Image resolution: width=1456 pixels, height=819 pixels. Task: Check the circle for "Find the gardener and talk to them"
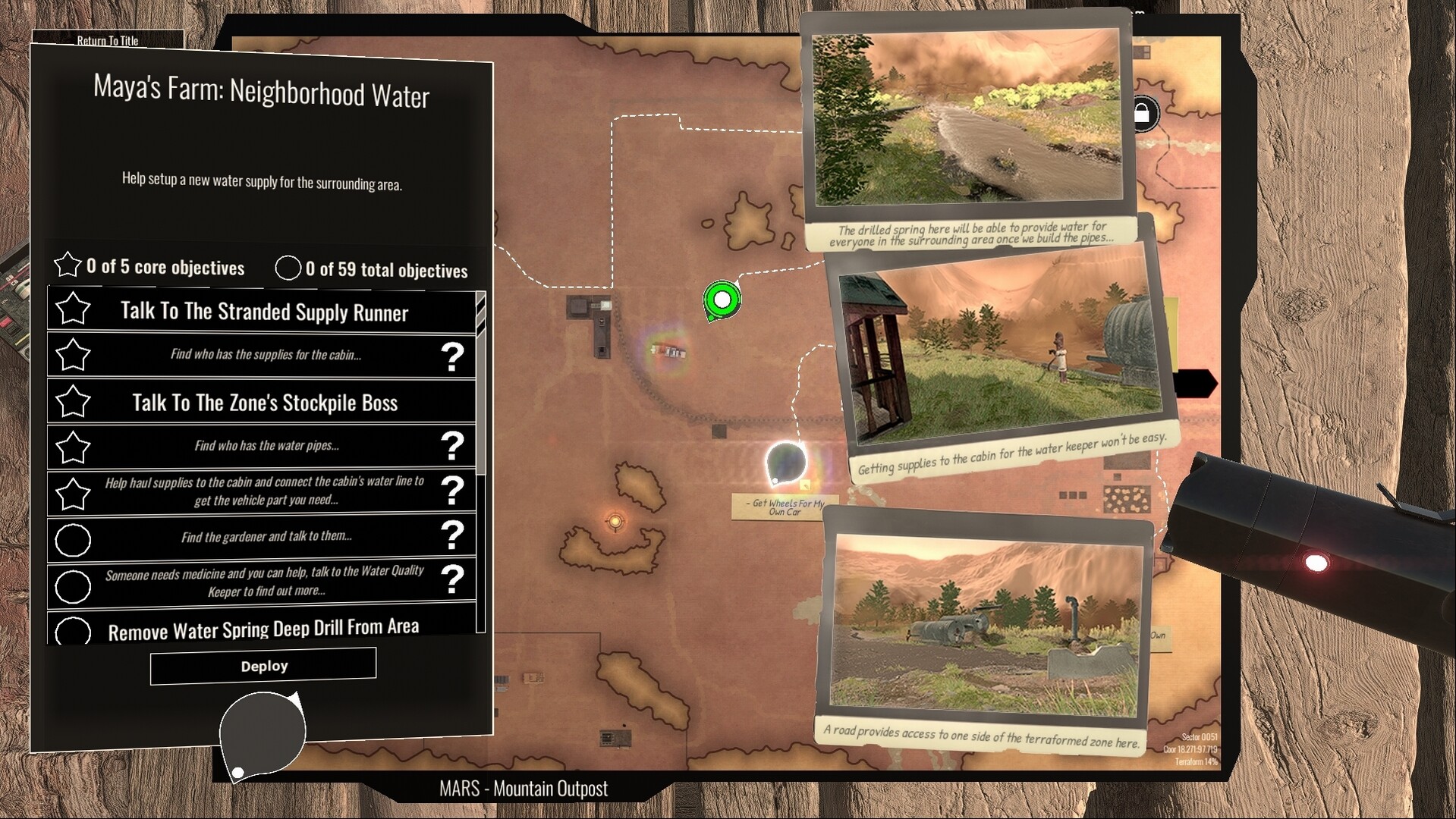click(x=72, y=540)
